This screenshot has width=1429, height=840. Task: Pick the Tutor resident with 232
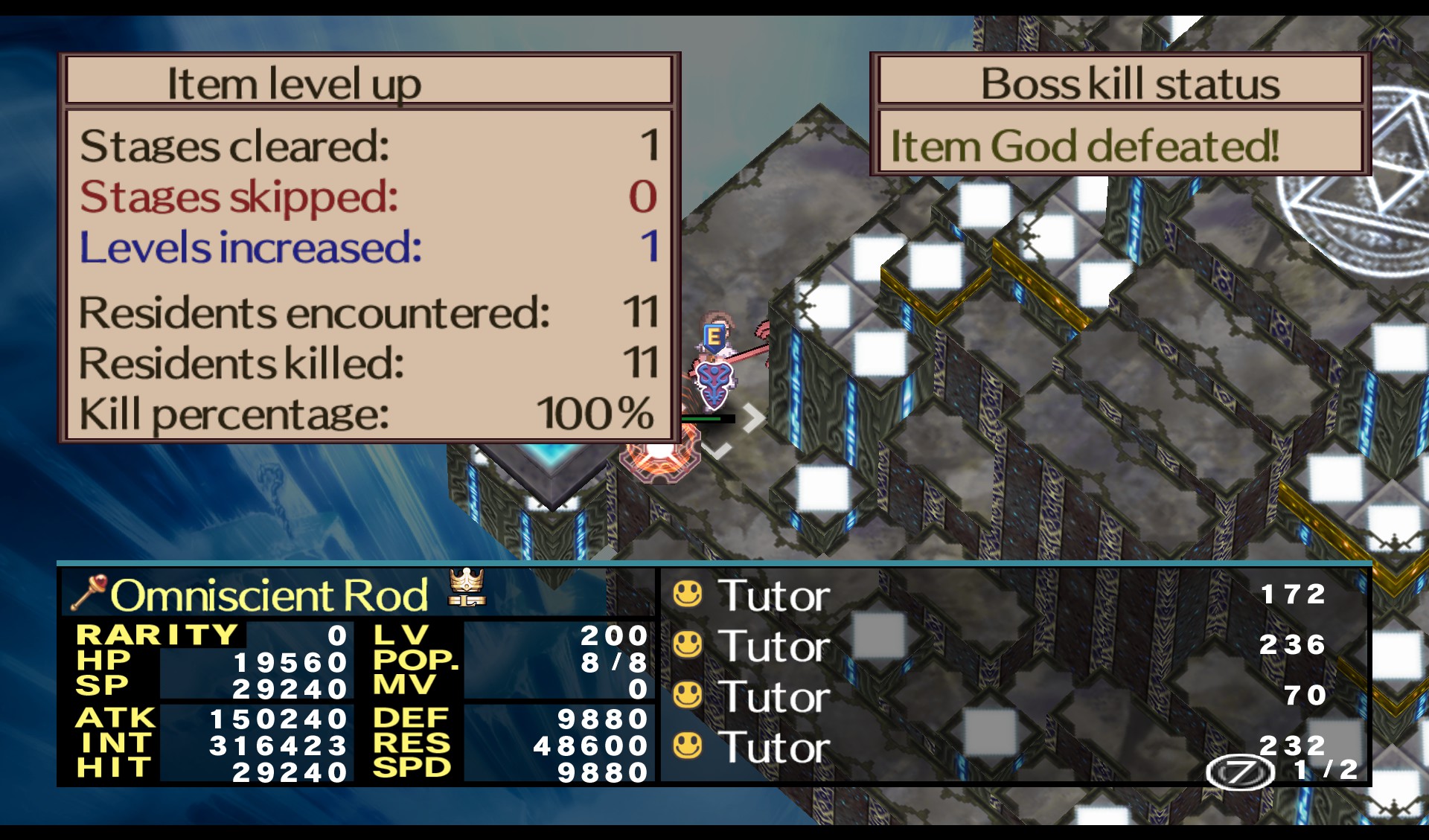774,747
